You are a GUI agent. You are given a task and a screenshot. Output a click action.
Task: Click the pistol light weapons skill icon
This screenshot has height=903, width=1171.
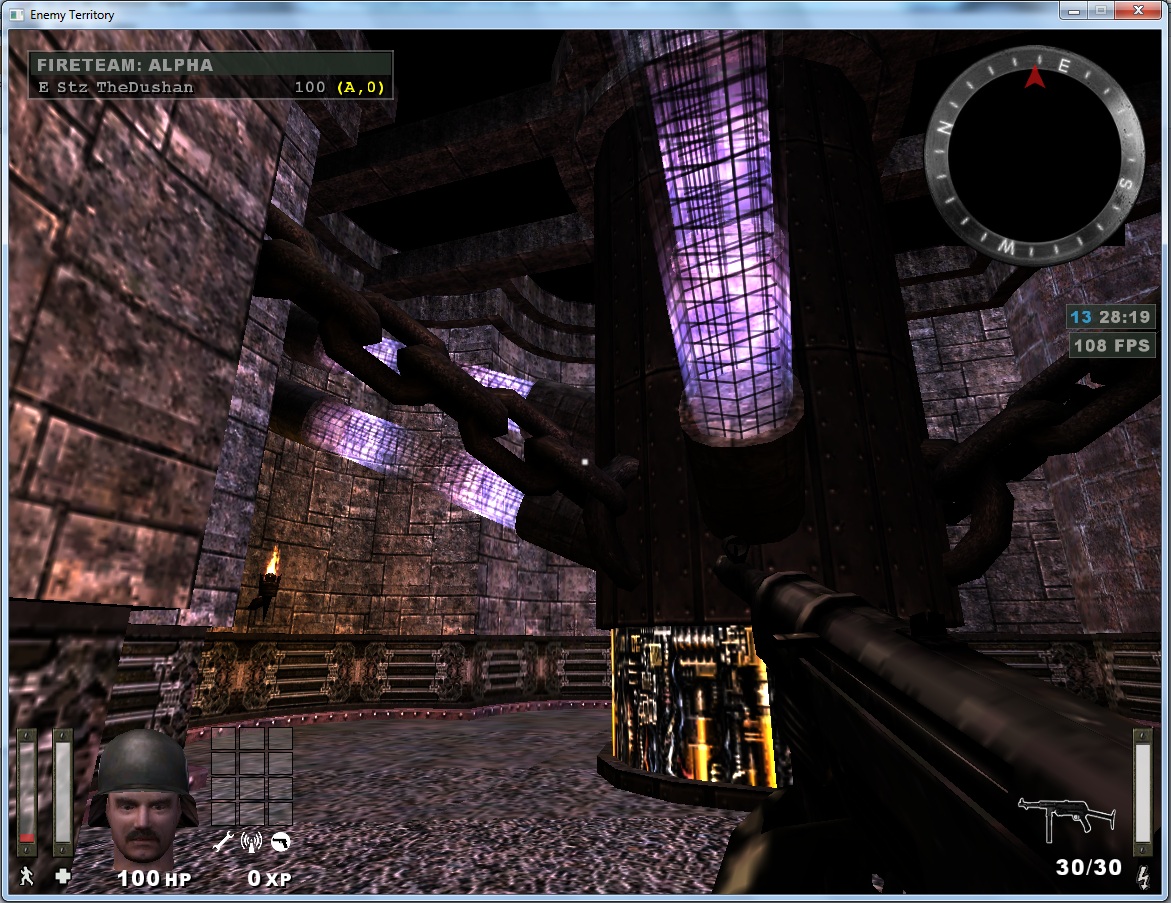(281, 842)
